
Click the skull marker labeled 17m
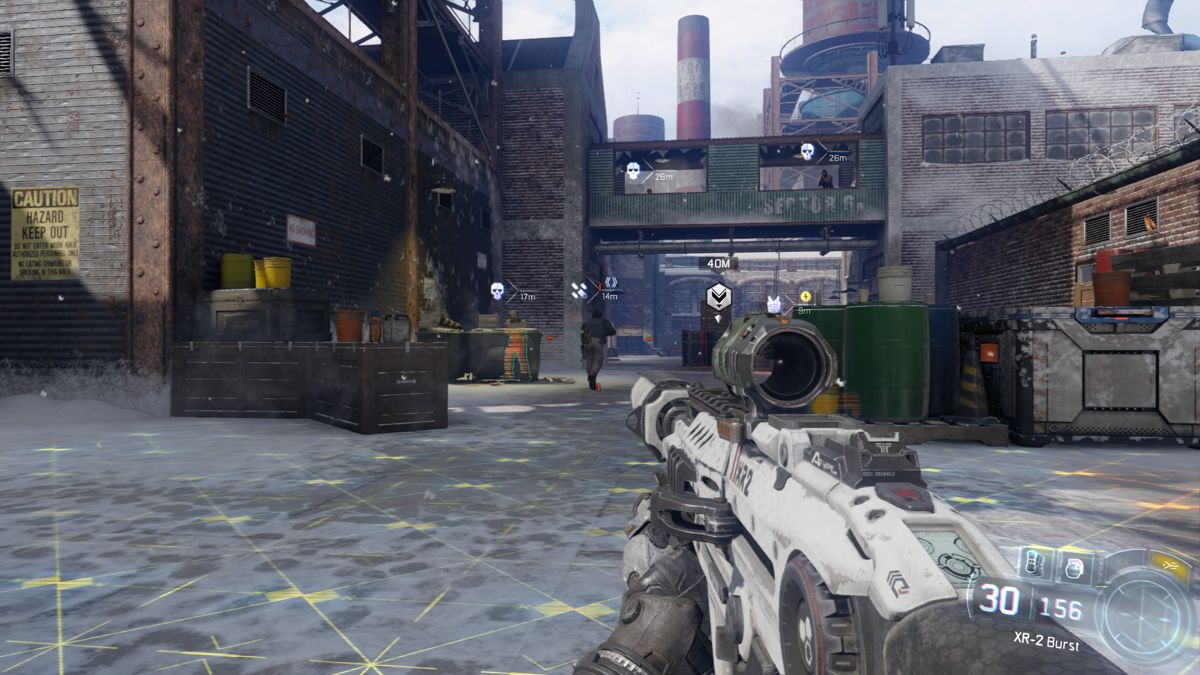tap(497, 291)
